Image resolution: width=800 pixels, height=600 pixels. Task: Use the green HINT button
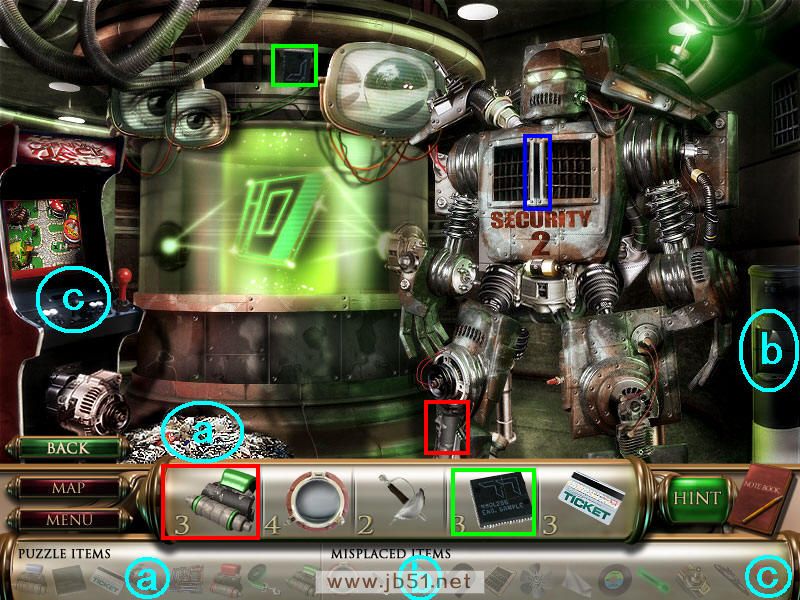[x=692, y=497]
